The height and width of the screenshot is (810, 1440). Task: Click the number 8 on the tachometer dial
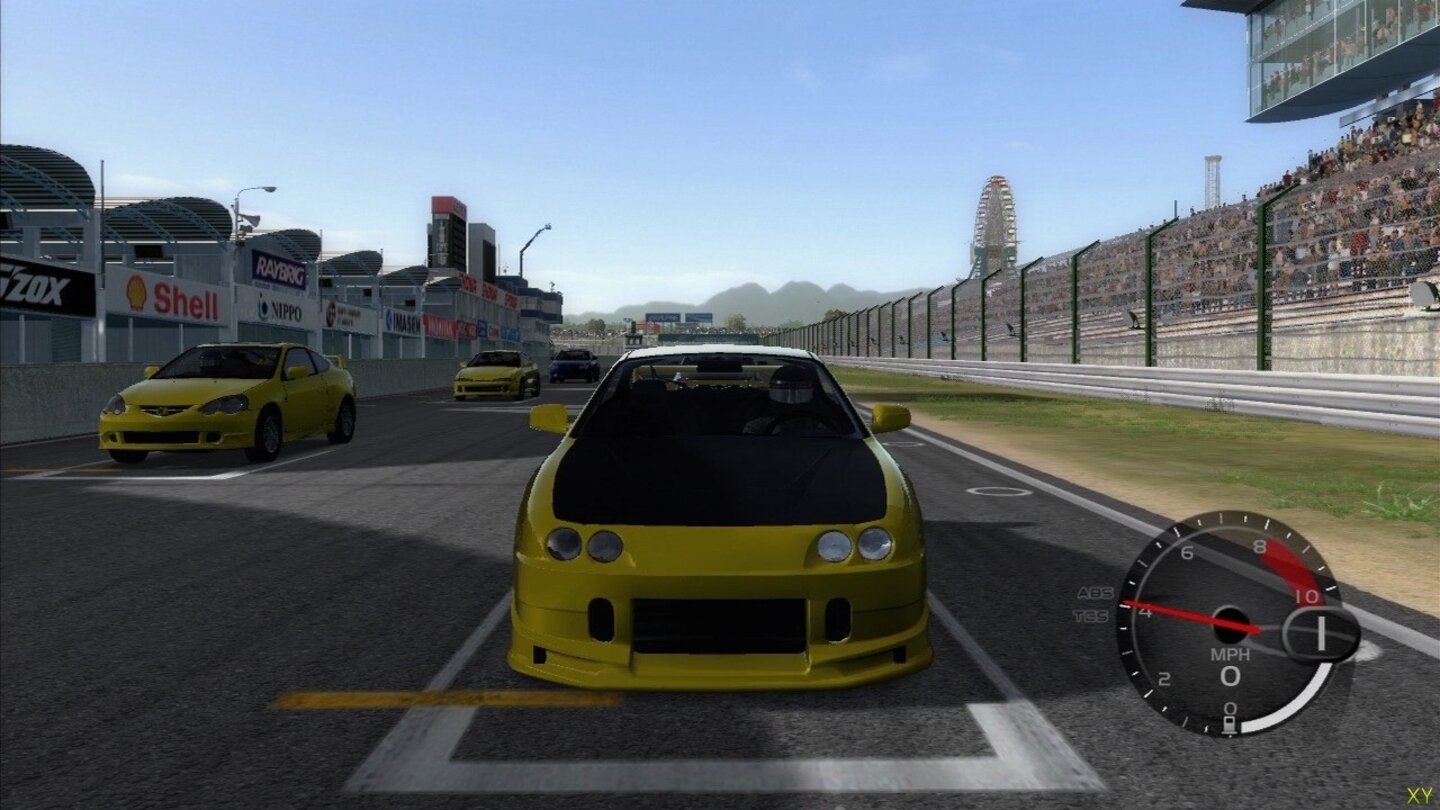point(1260,544)
